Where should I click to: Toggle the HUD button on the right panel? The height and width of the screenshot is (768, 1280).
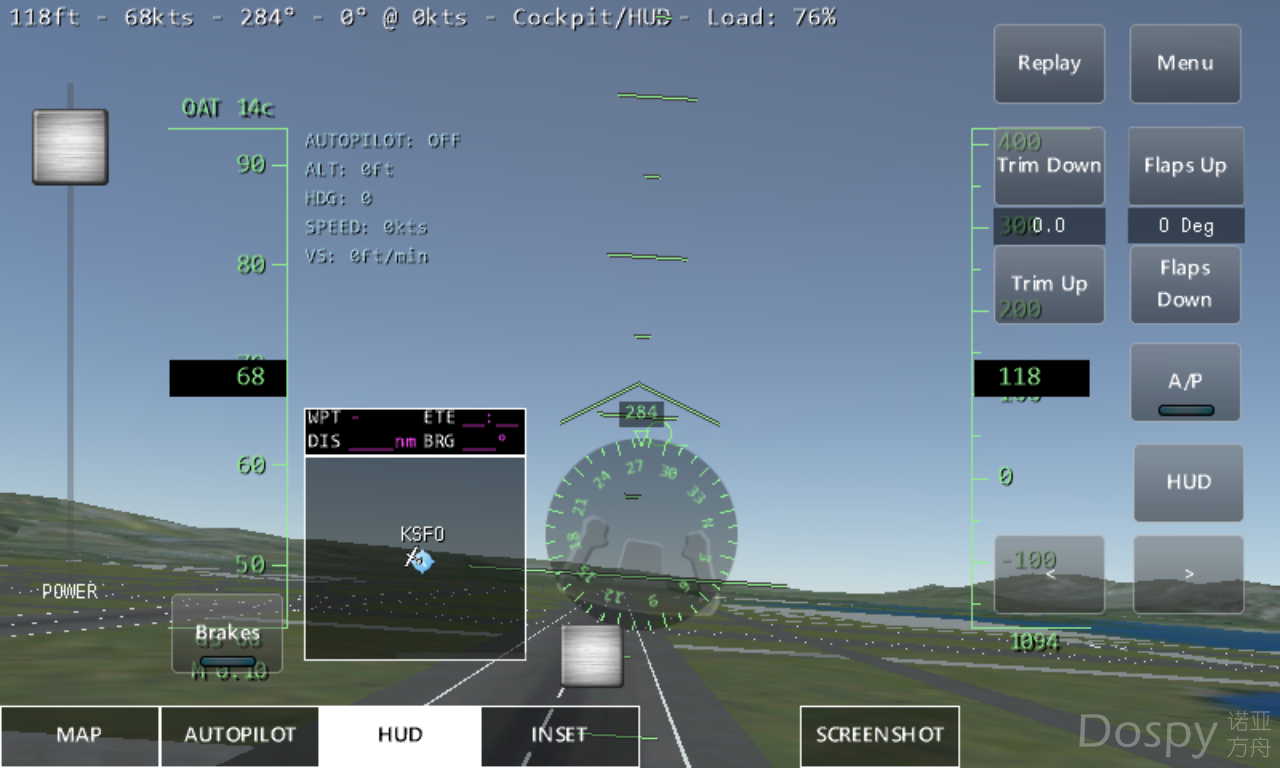point(1188,482)
